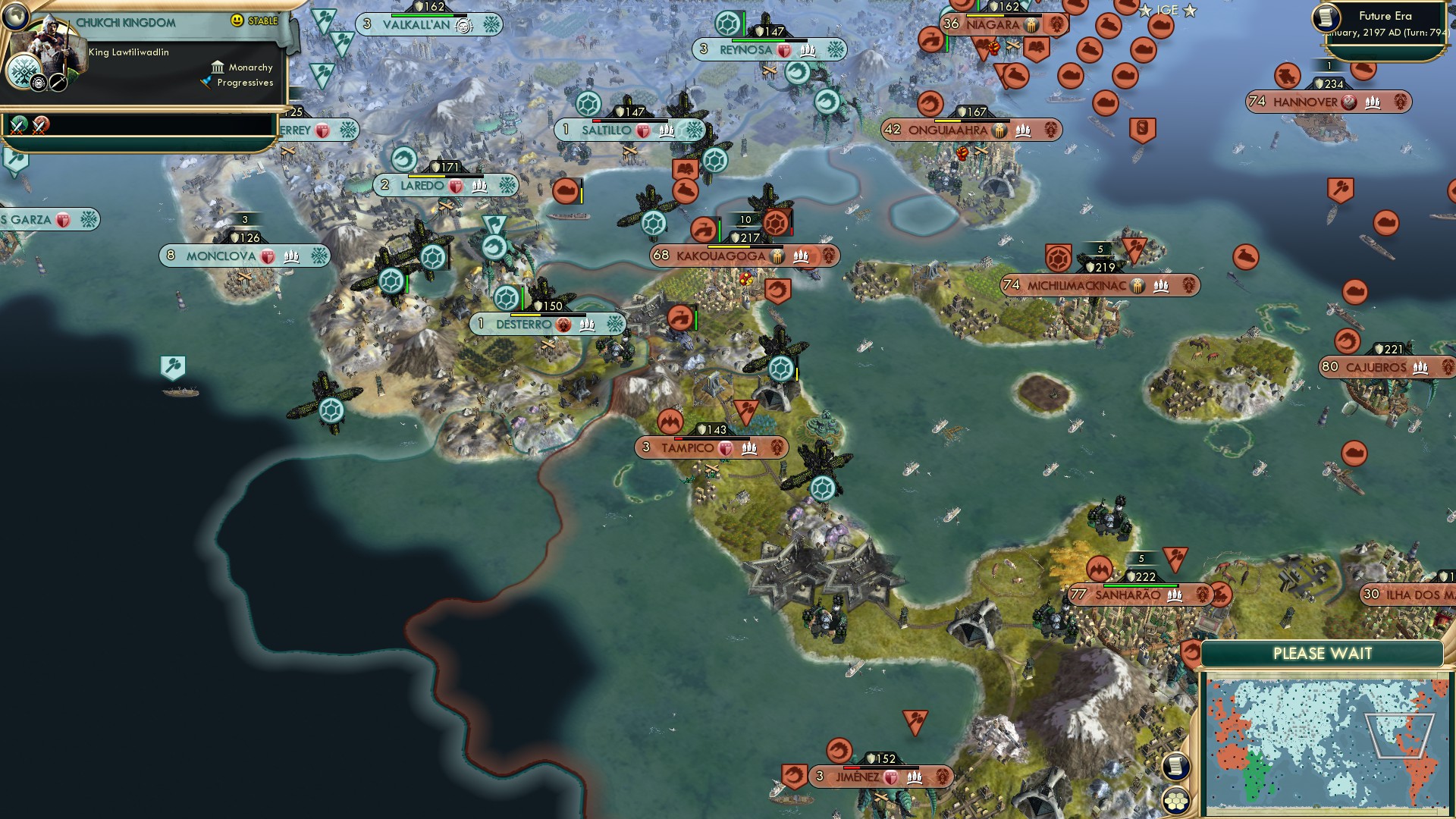Click the Monarchy government icon
This screenshot has width=1456, height=819.
point(217,67)
